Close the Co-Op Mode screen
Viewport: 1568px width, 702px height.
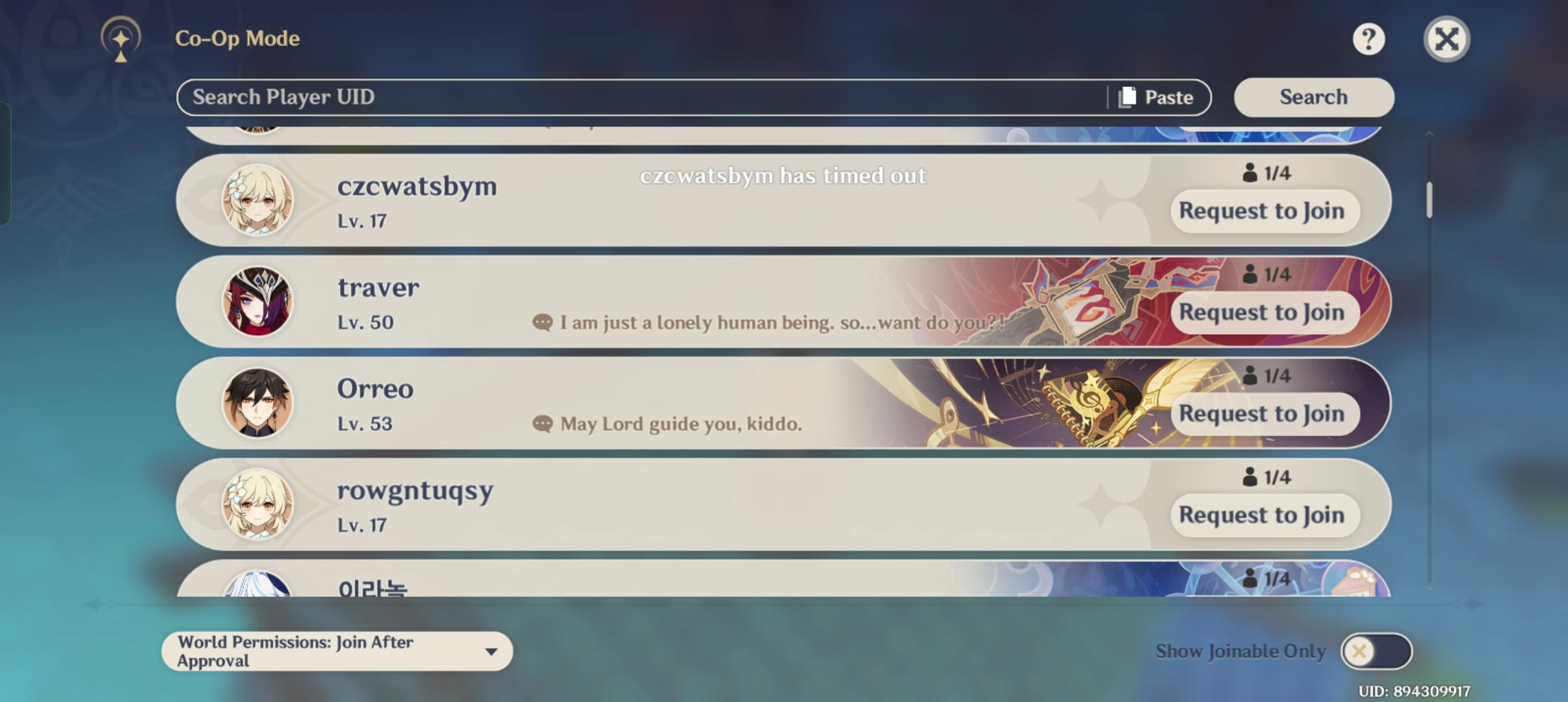(1446, 39)
